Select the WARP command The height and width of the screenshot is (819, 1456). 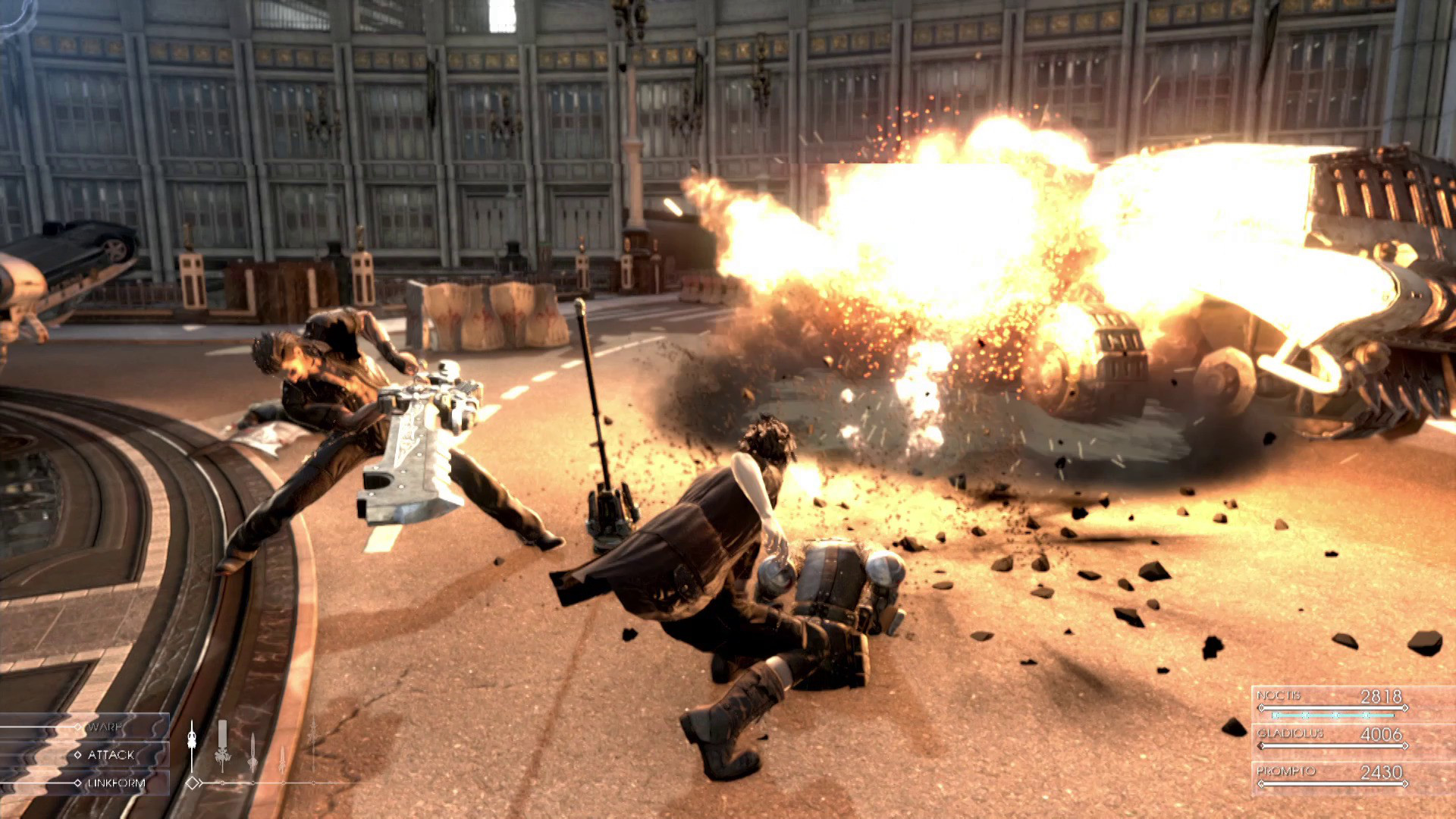point(105,727)
